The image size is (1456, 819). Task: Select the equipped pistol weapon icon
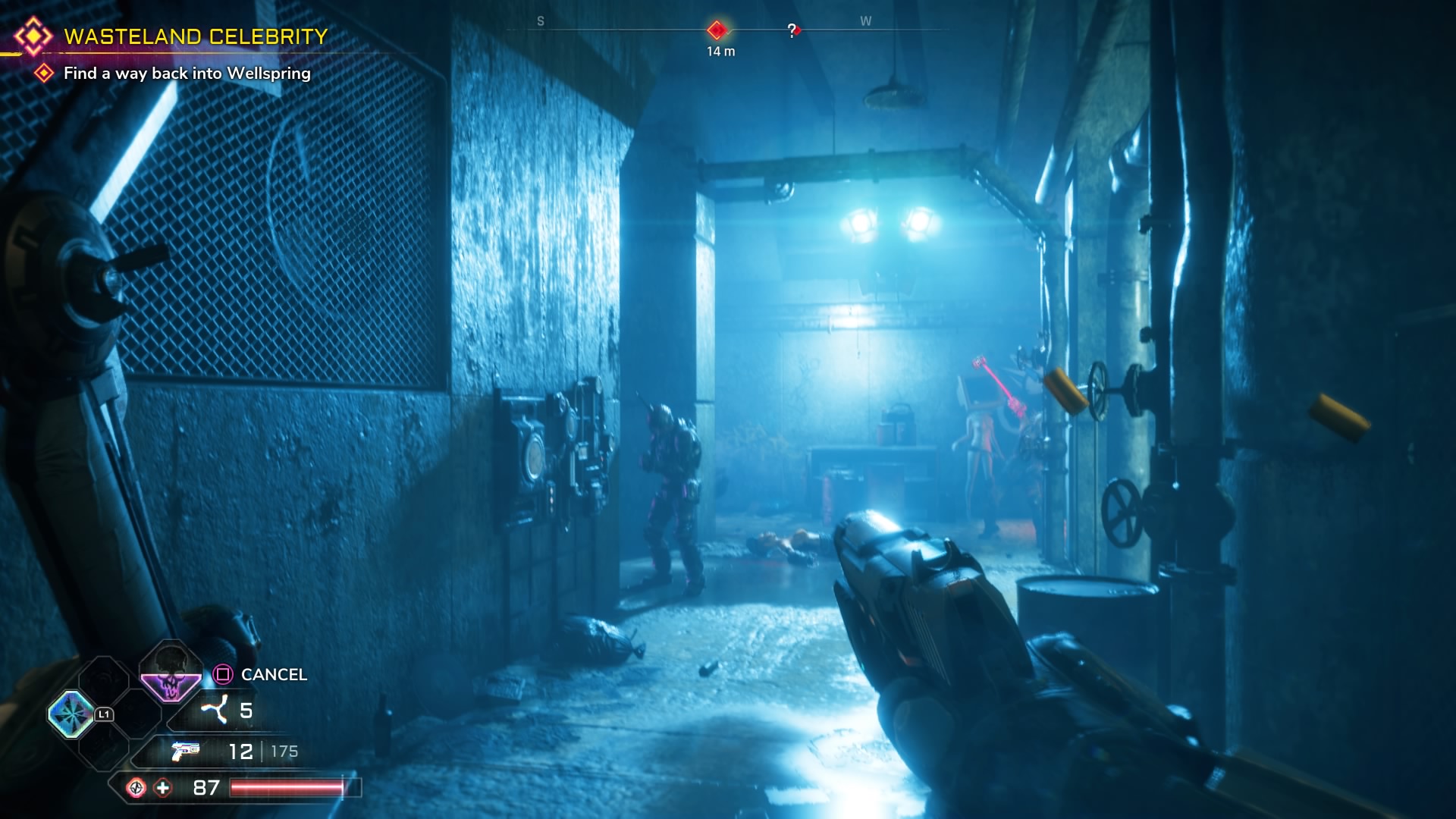click(185, 751)
